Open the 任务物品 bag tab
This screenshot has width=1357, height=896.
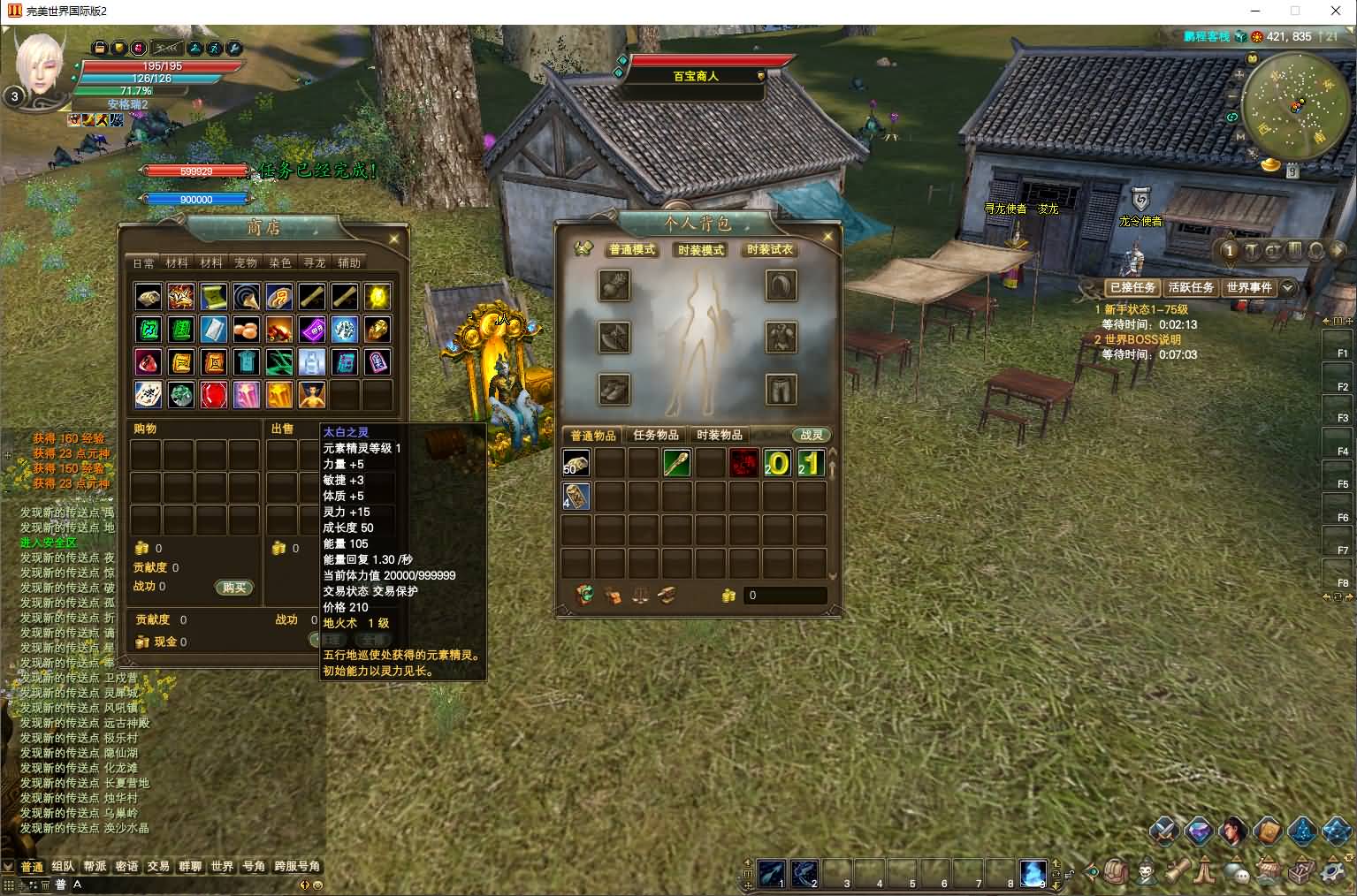656,436
